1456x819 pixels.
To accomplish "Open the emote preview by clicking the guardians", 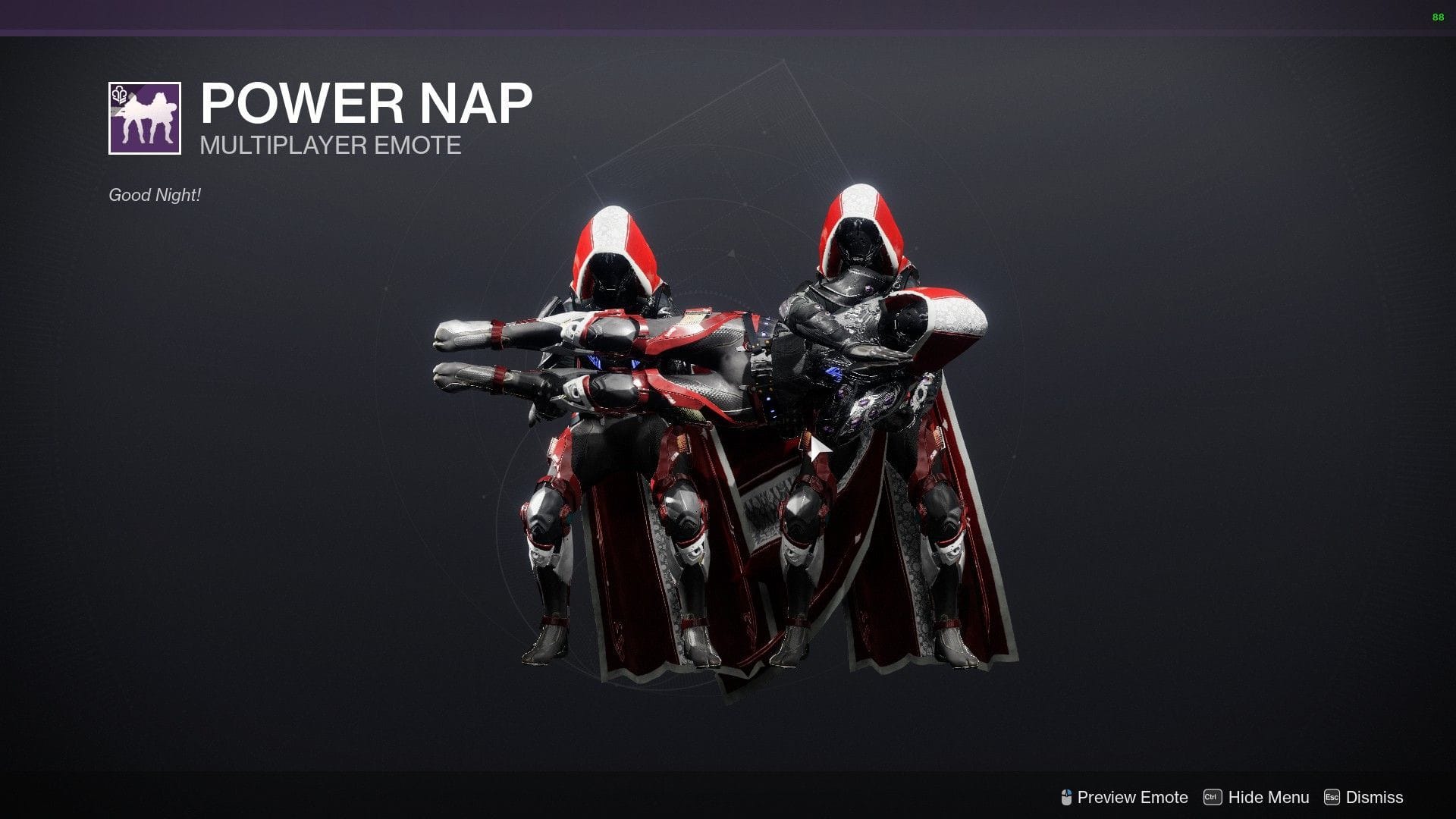I will point(728,425).
